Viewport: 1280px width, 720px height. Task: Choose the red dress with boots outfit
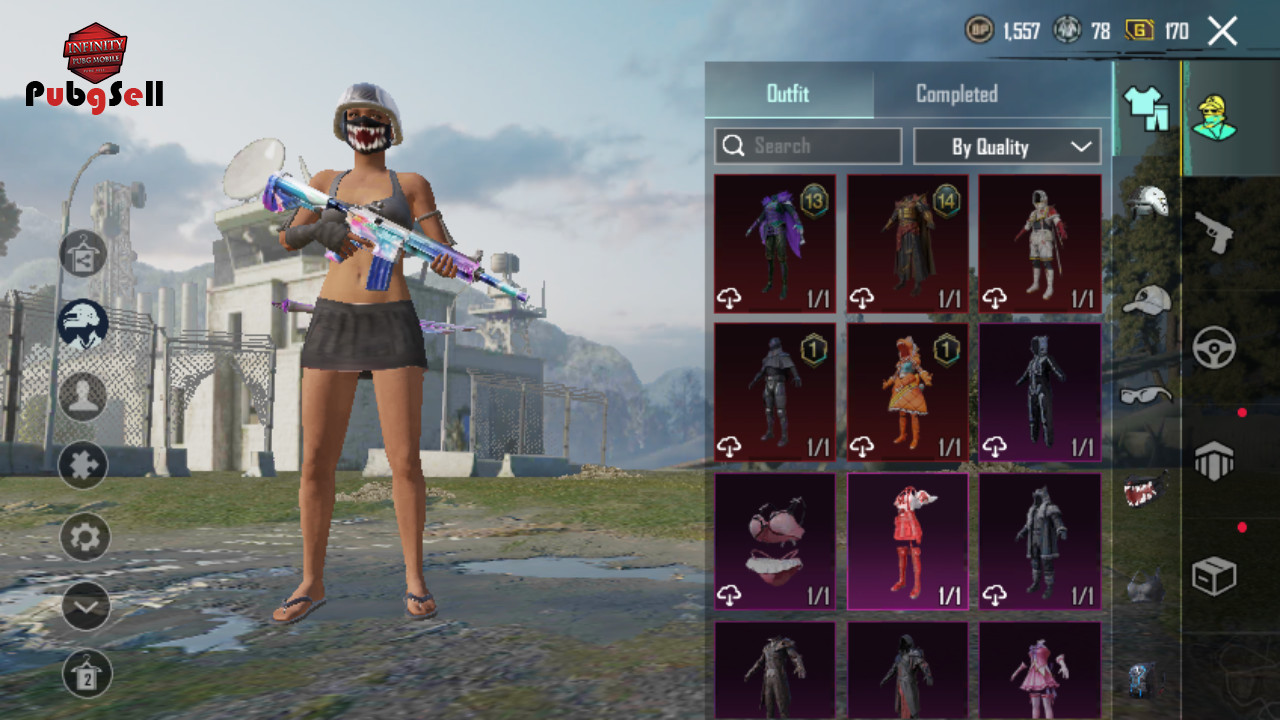pos(908,541)
